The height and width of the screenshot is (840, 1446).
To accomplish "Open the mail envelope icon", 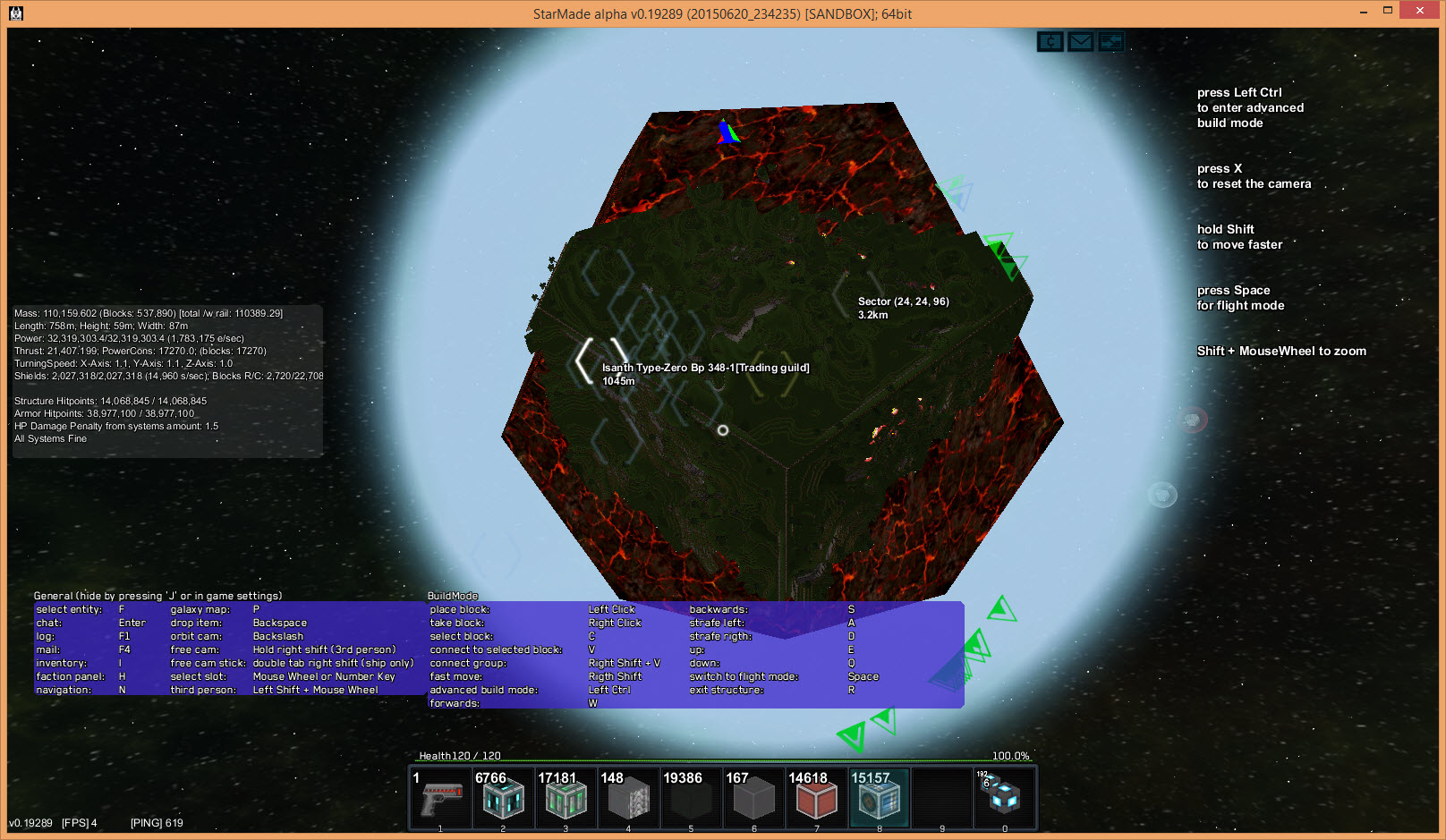I will click(x=1081, y=42).
